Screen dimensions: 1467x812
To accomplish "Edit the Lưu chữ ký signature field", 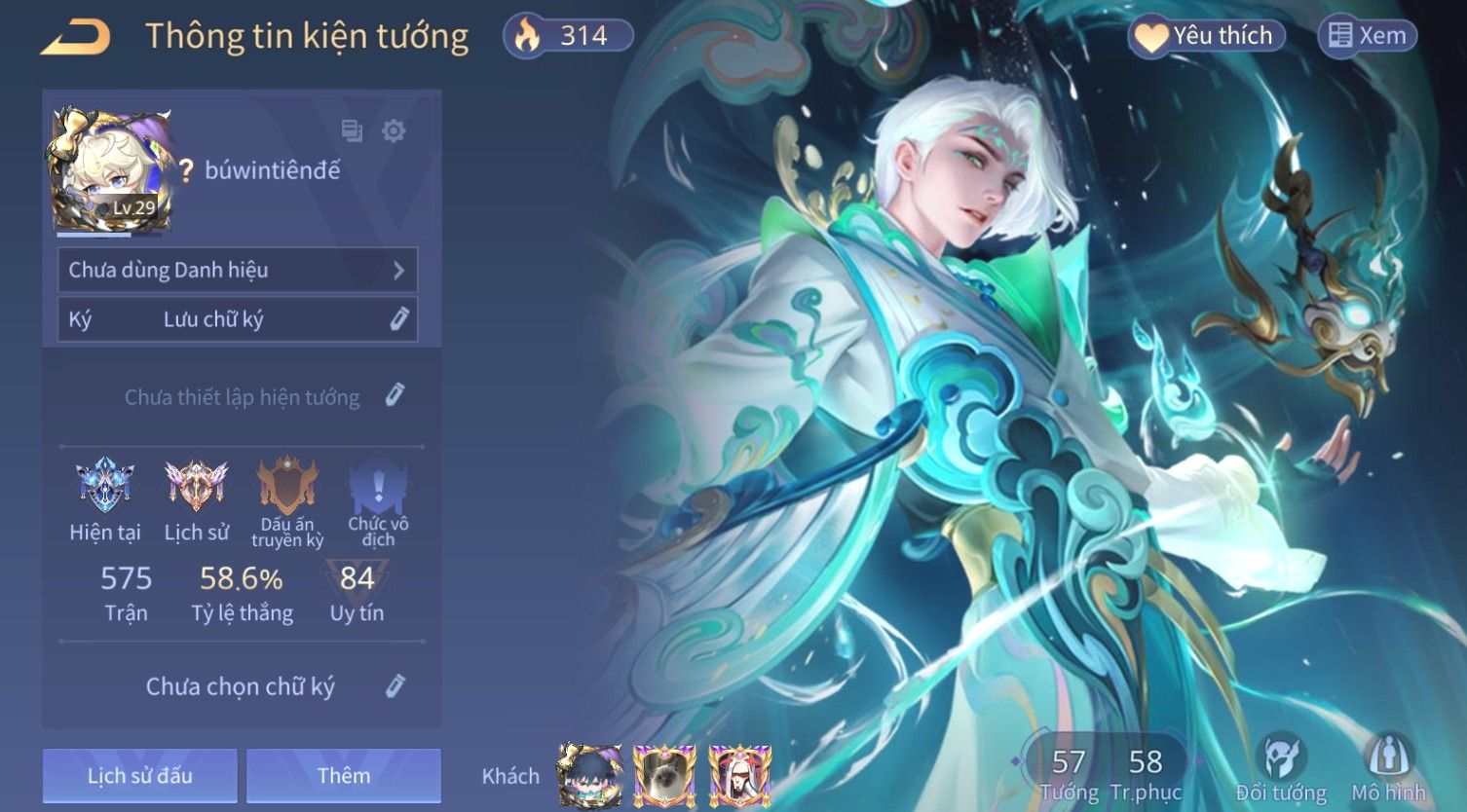I will coord(398,319).
